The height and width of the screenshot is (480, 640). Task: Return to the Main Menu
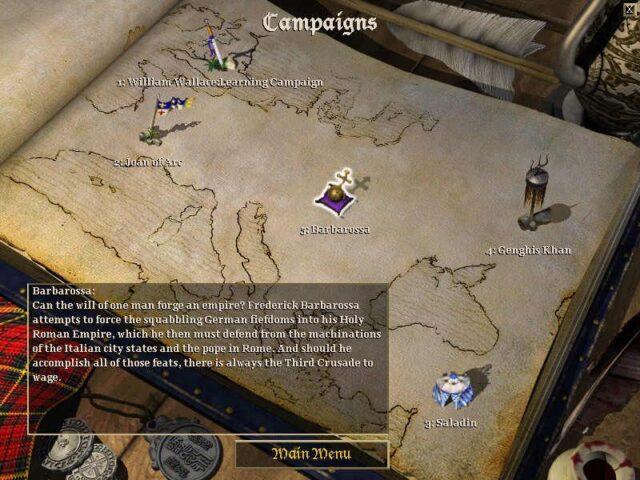point(312,454)
